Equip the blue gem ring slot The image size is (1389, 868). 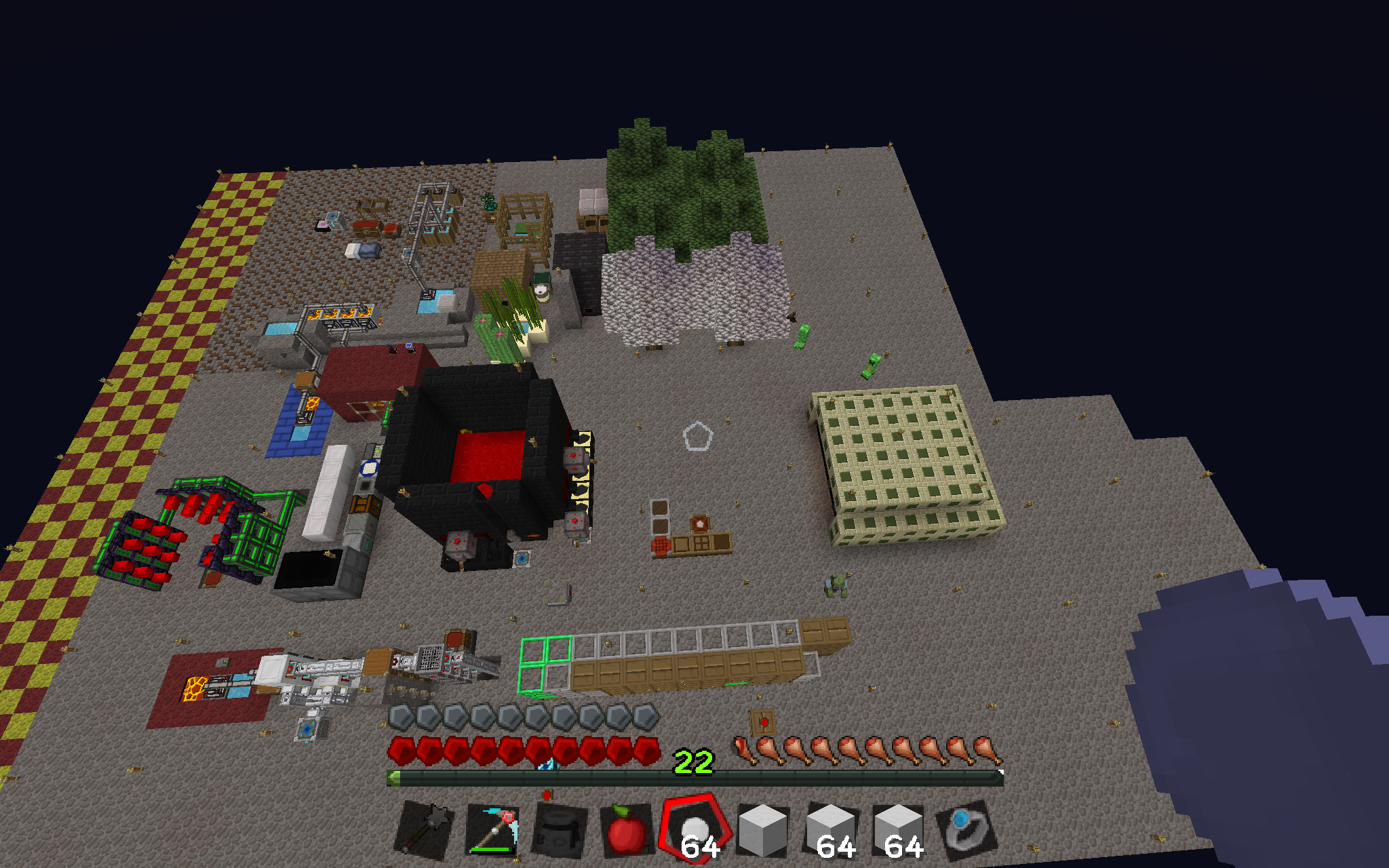(966, 830)
